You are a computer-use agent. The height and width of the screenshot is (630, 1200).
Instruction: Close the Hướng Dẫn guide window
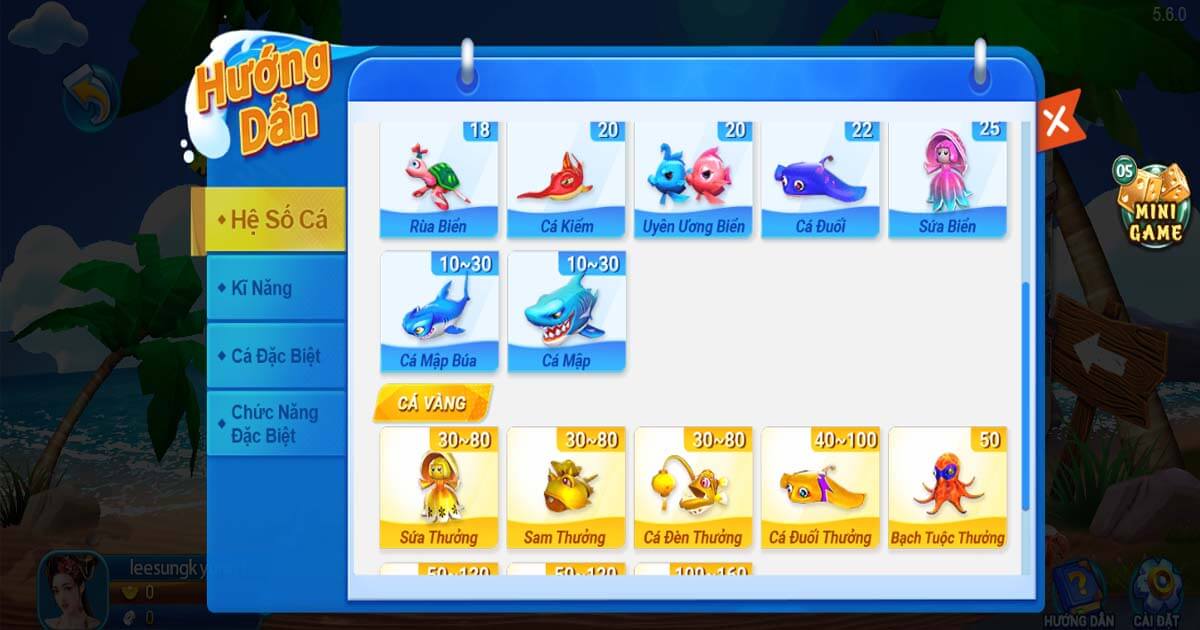click(1056, 121)
